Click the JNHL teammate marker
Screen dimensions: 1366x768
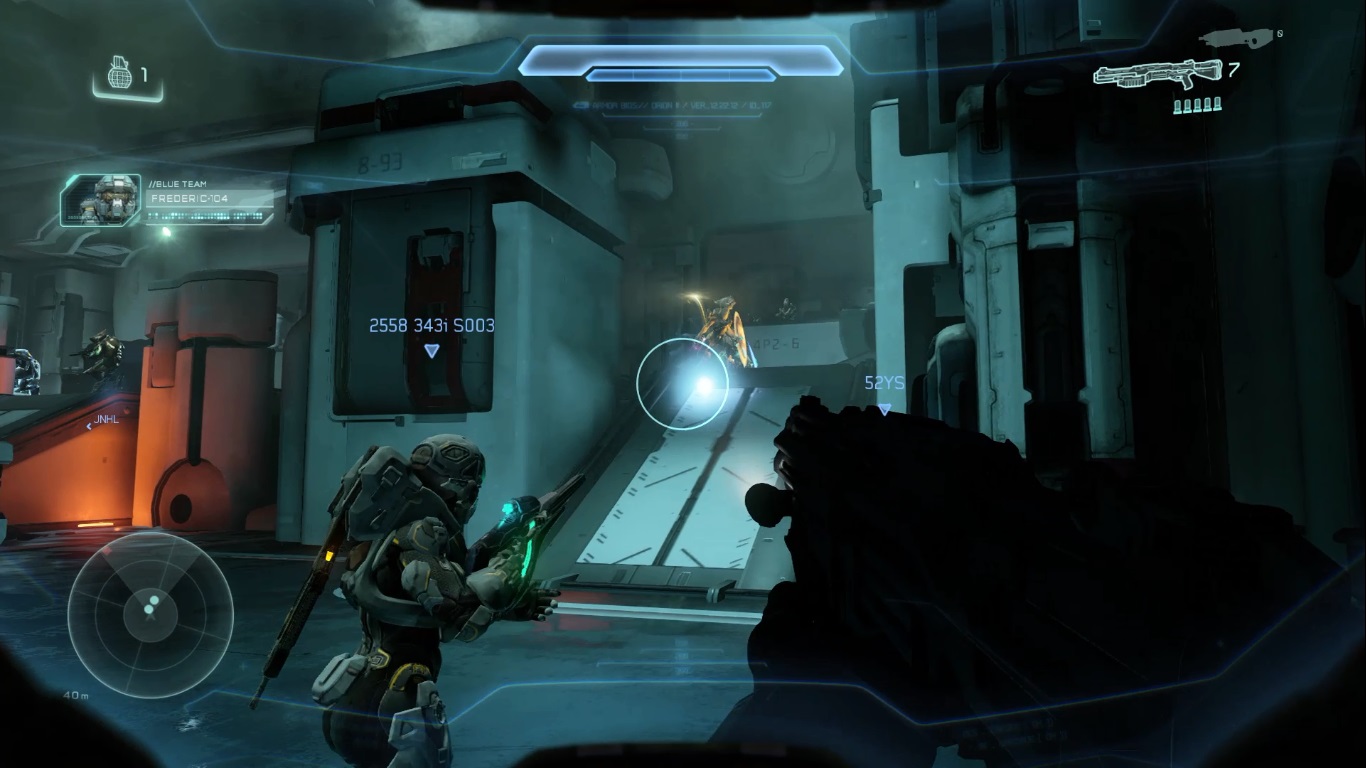tap(105, 420)
